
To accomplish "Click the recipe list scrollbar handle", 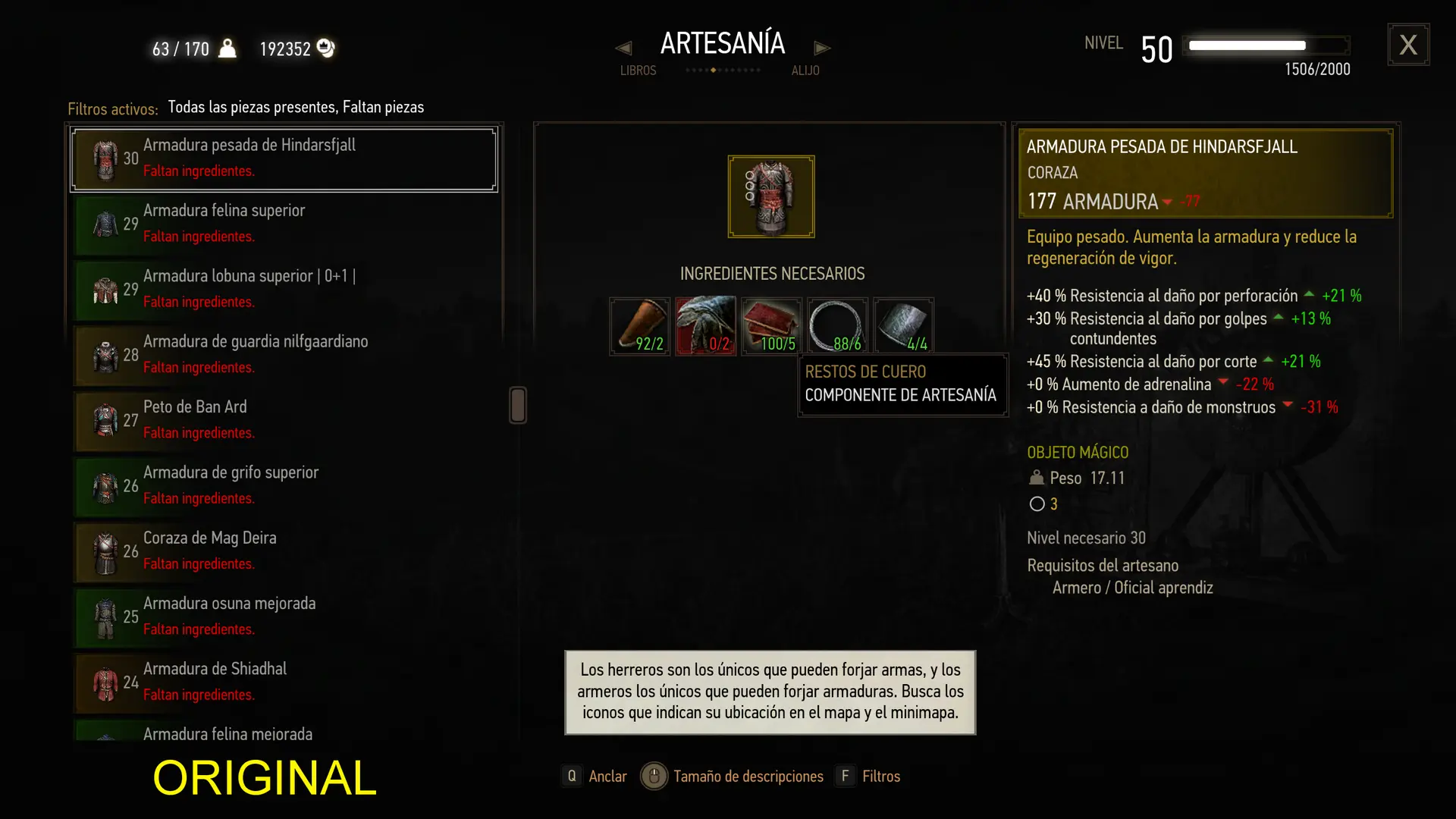I will pos(518,405).
